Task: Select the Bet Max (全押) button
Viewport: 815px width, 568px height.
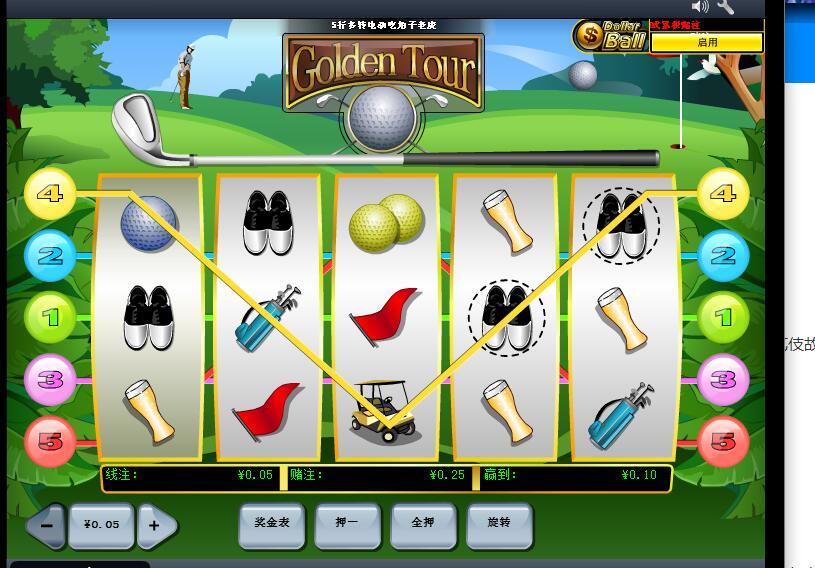Action: [423, 523]
